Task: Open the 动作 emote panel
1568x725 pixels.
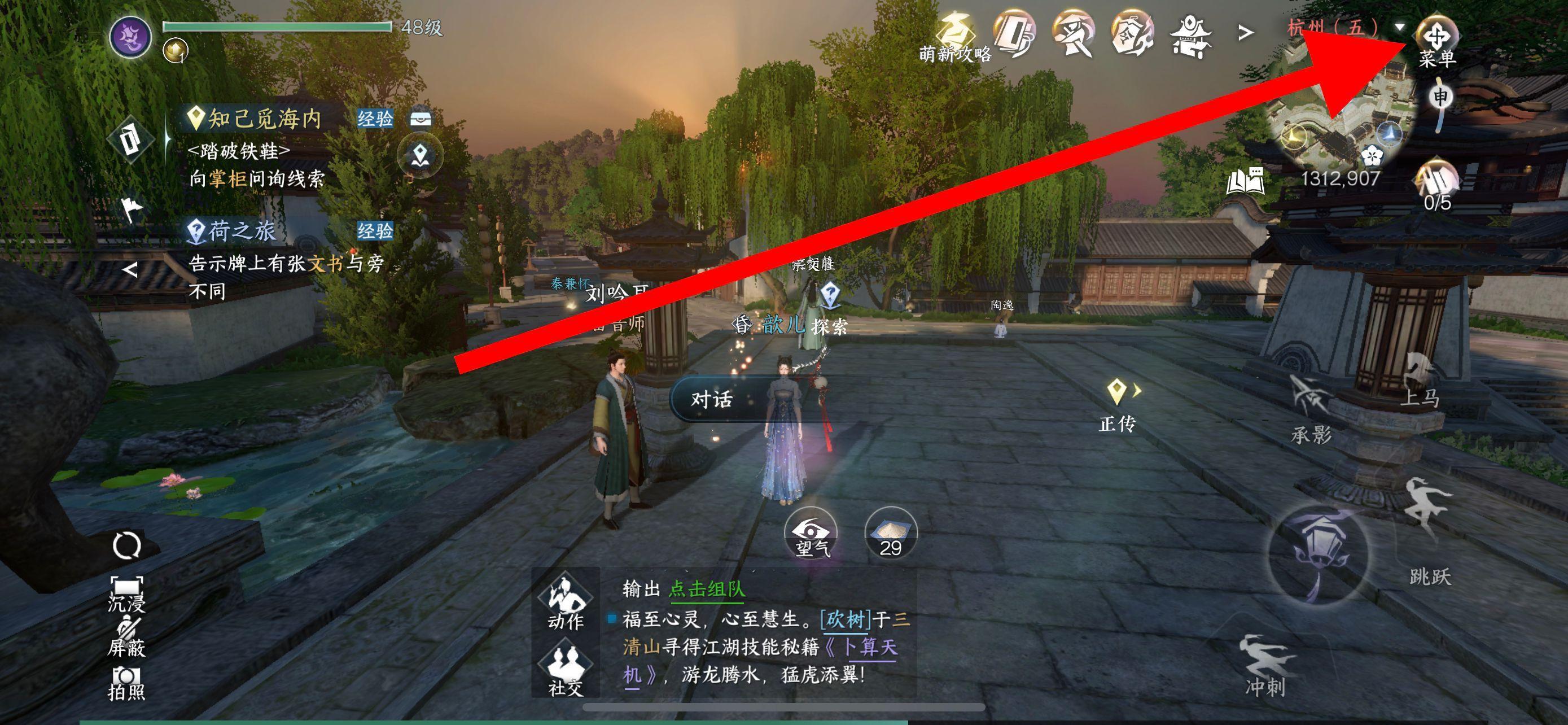Action: (x=566, y=601)
